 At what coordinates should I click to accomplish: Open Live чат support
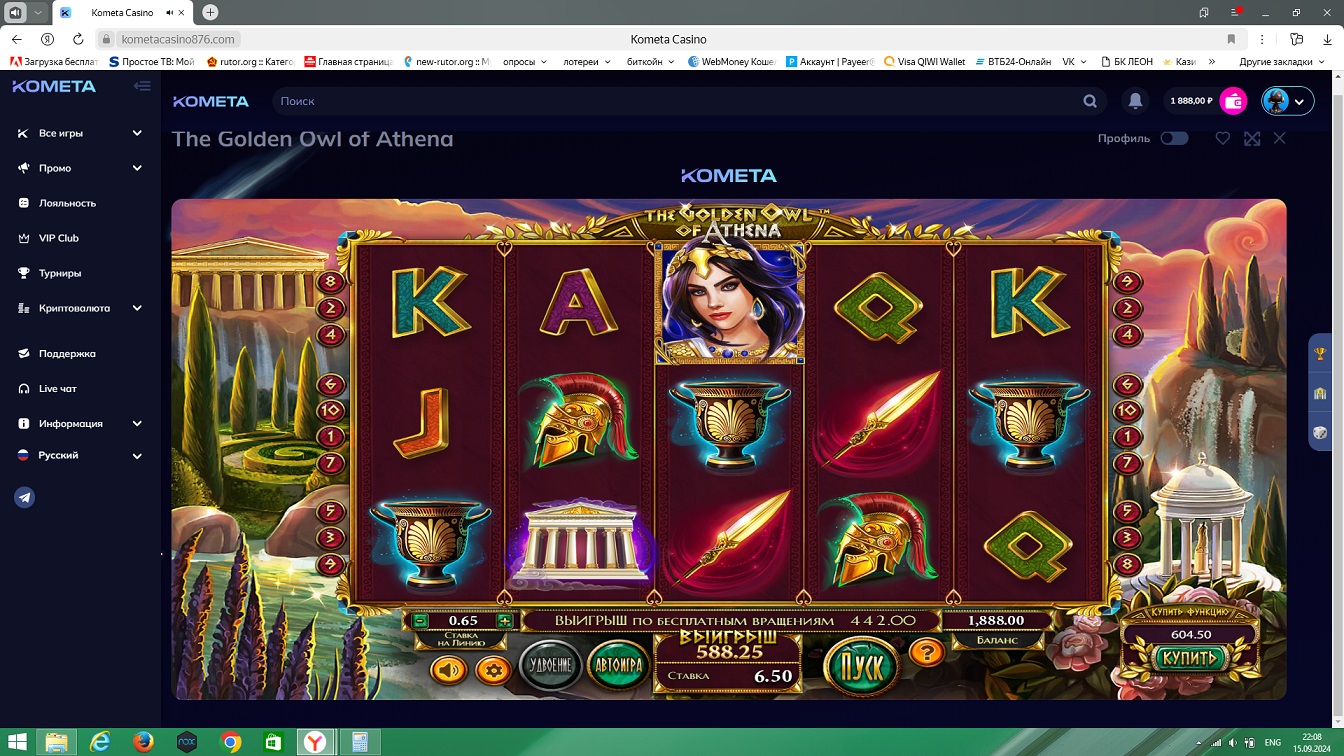click(x=57, y=388)
